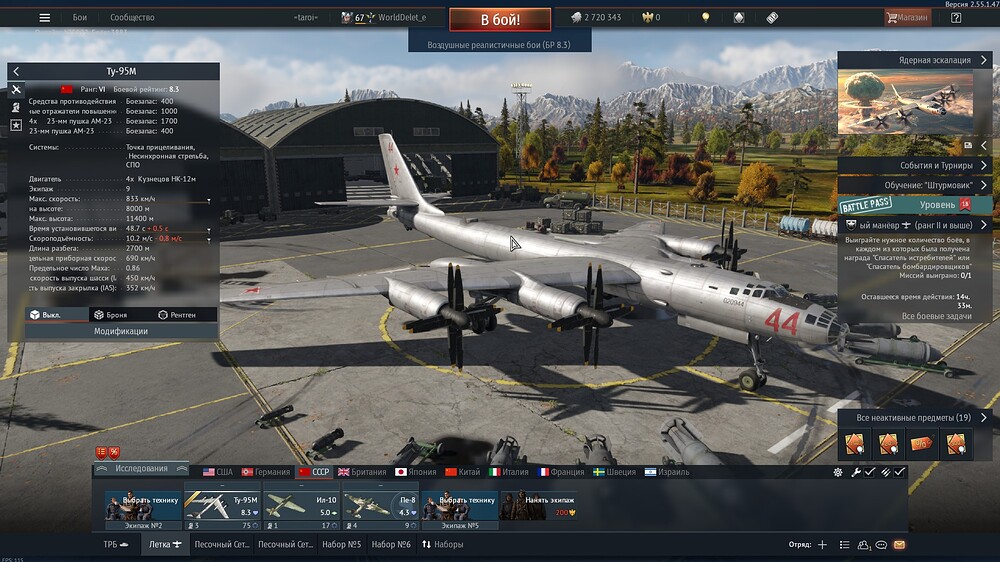Viewport: 1000px width, 562px height.
Task: View Все боевые задачи
Action: [936, 316]
